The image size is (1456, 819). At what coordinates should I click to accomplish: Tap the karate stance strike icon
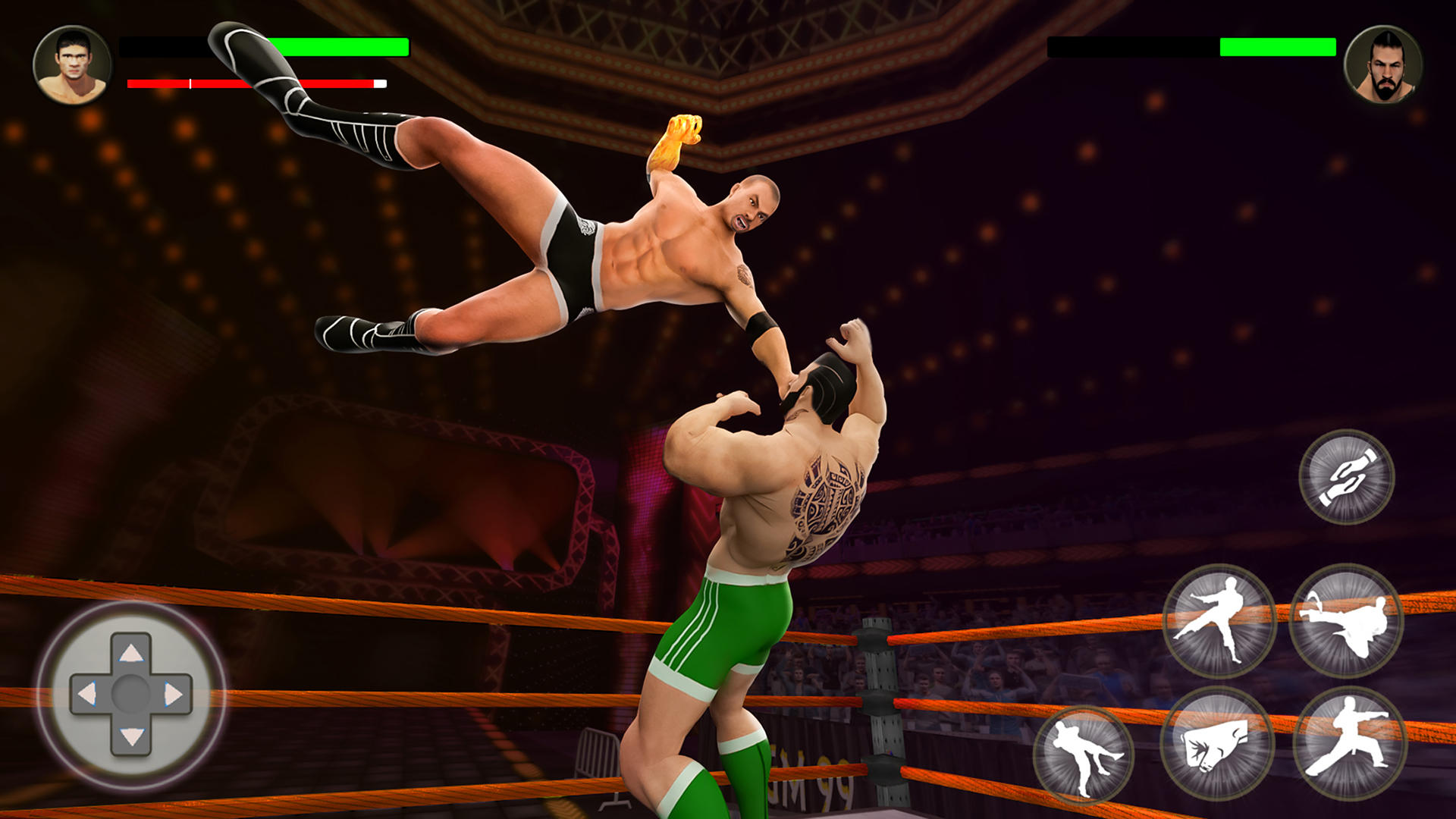point(1348,742)
